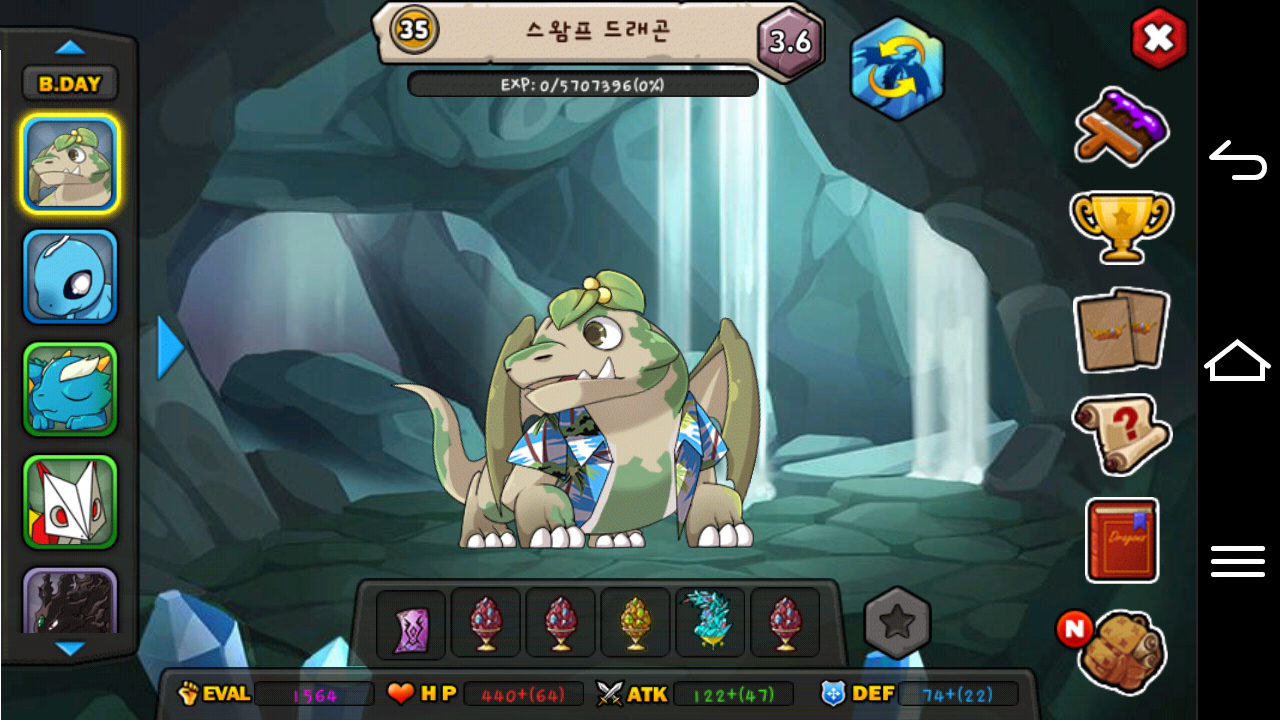1280x720 pixels.
Task: Select the sleeping teal dragon portrait
Action: click(70, 390)
